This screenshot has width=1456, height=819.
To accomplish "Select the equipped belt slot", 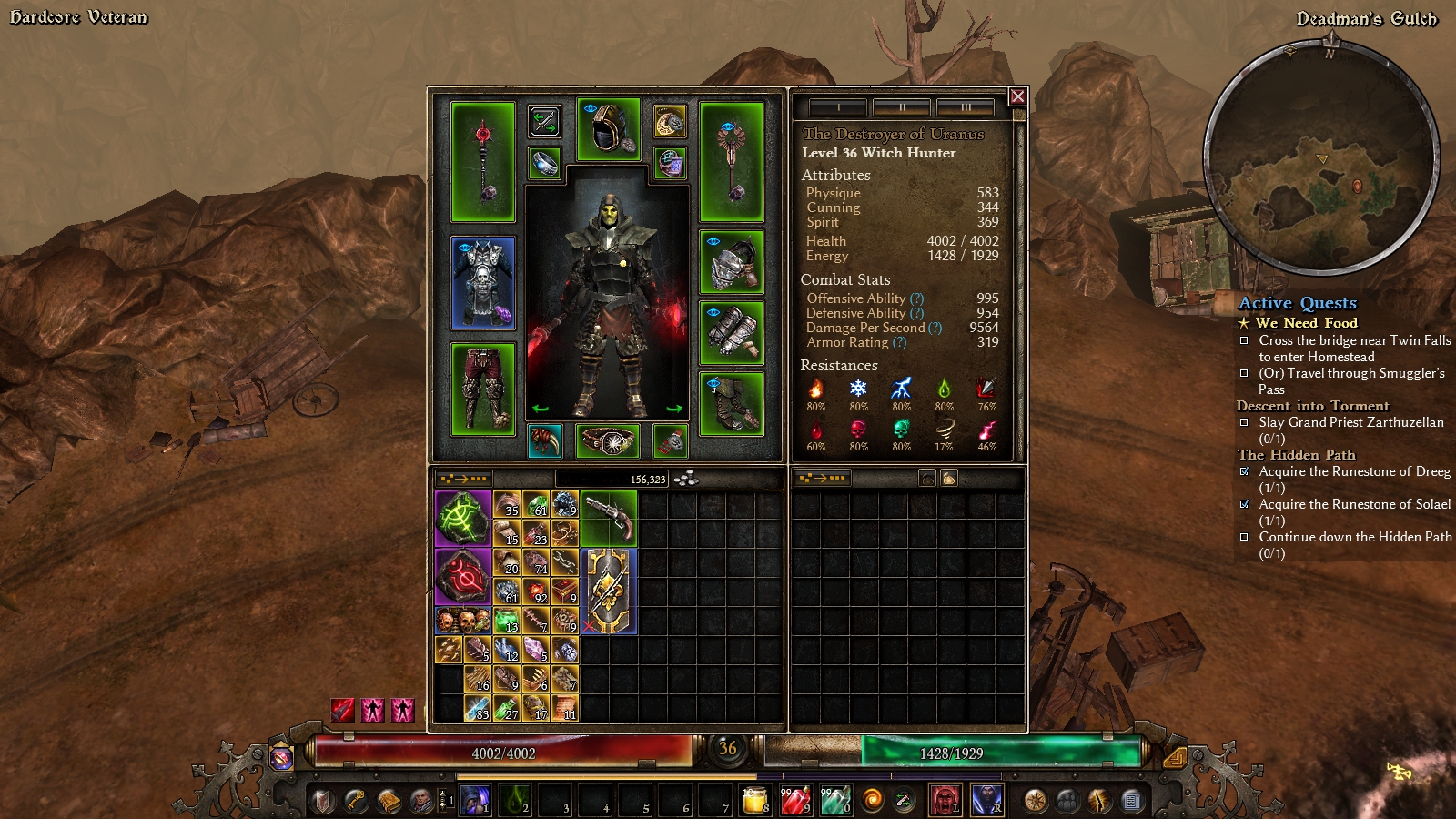I will pyautogui.click(x=608, y=441).
